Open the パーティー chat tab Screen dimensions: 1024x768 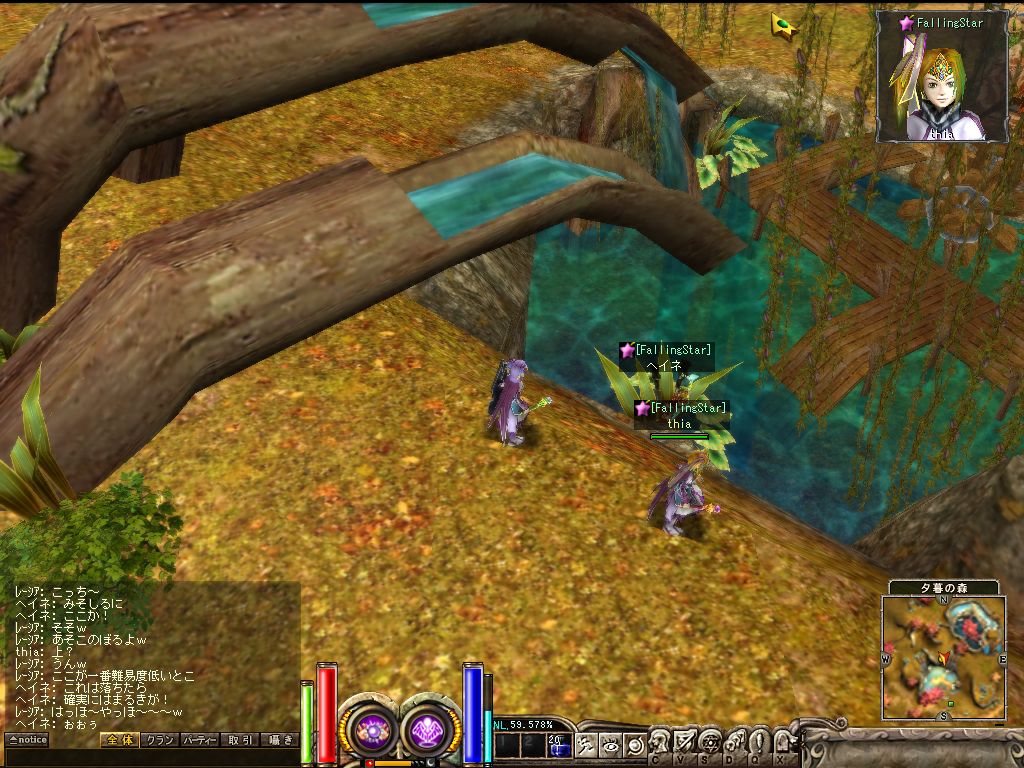click(200, 740)
